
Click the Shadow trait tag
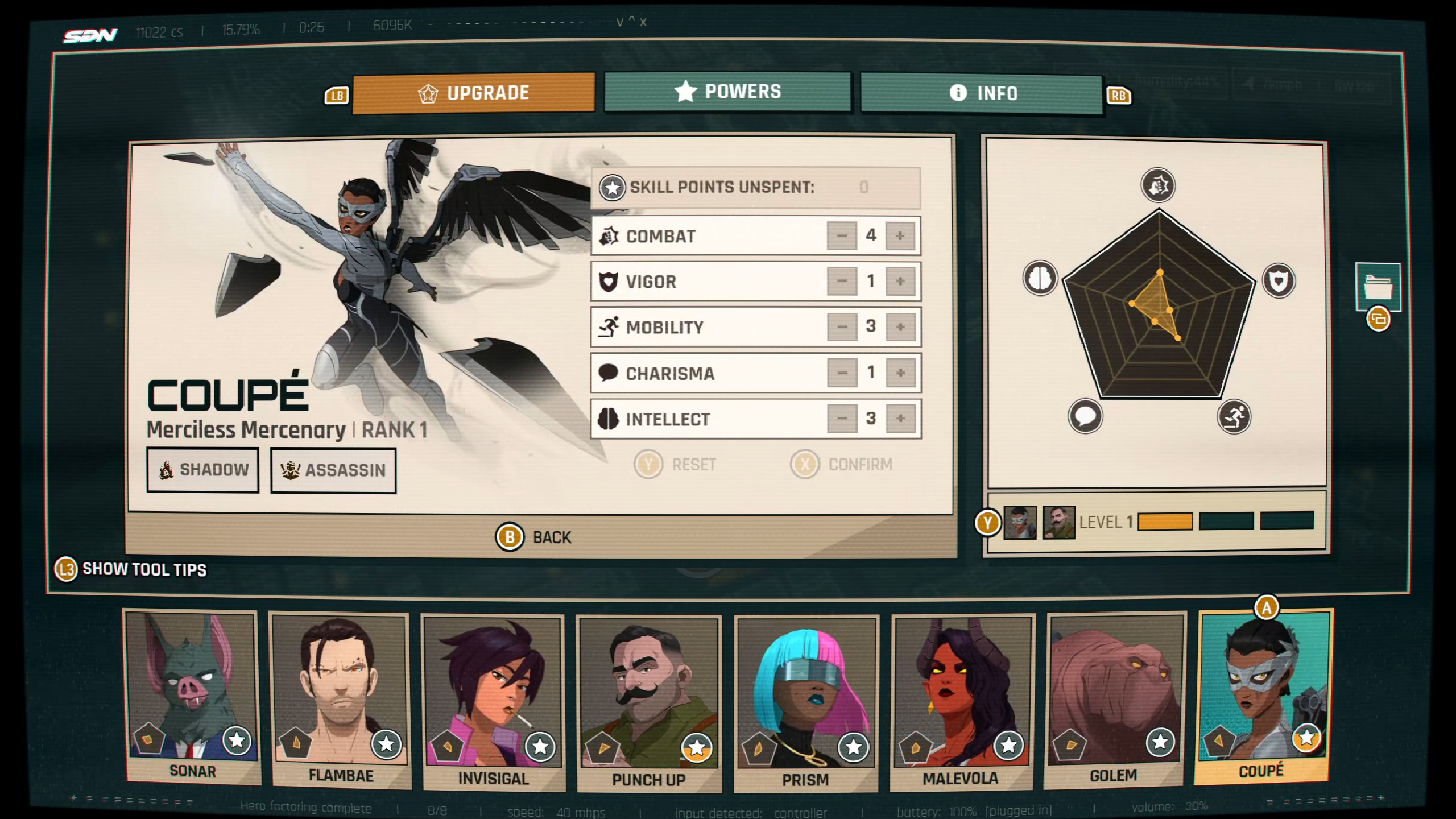pyautogui.click(x=203, y=470)
